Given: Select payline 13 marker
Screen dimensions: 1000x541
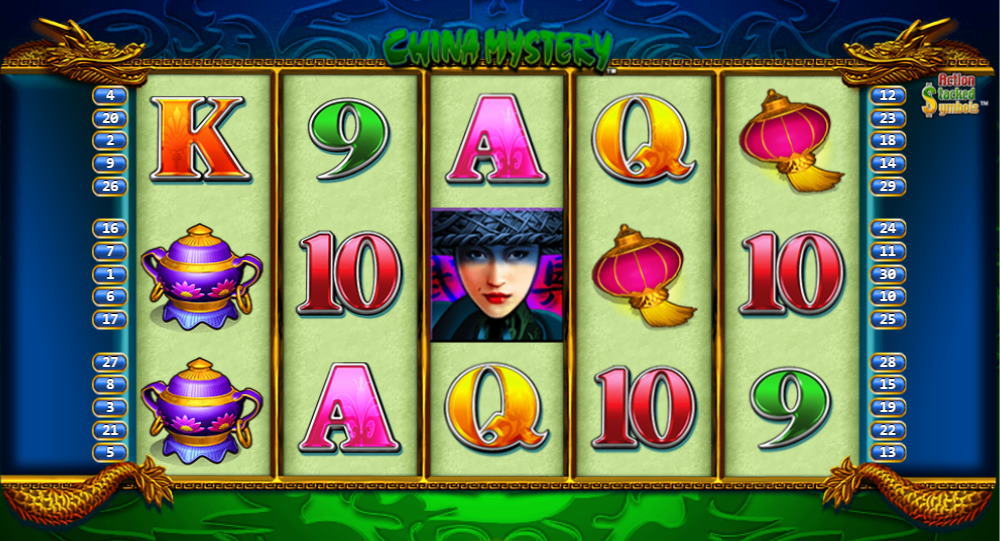Looking at the screenshot, I should coord(887,452).
